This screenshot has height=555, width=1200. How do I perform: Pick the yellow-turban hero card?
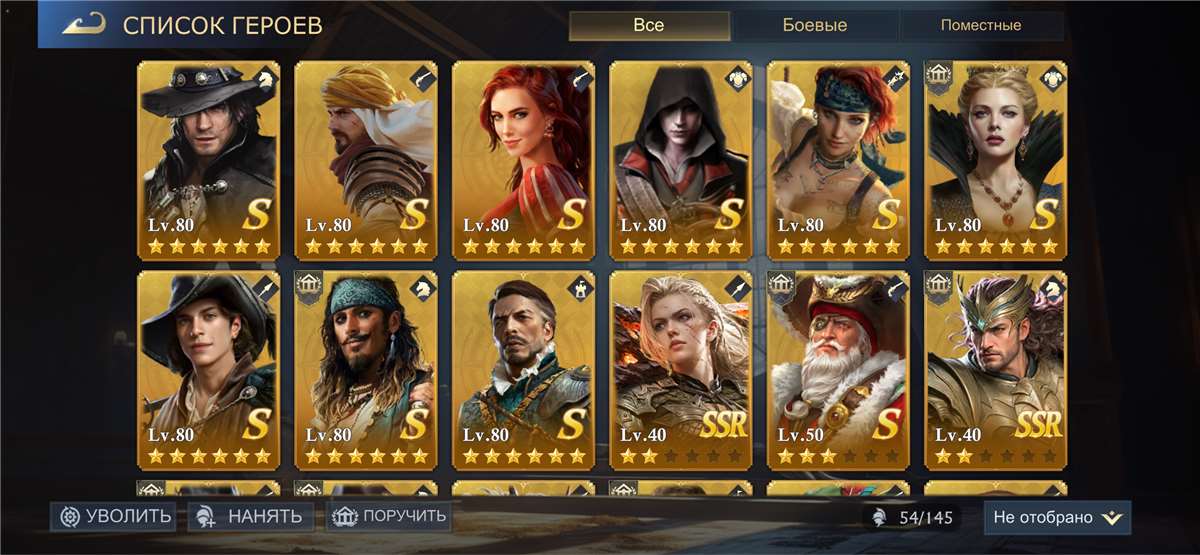pyautogui.click(x=366, y=160)
